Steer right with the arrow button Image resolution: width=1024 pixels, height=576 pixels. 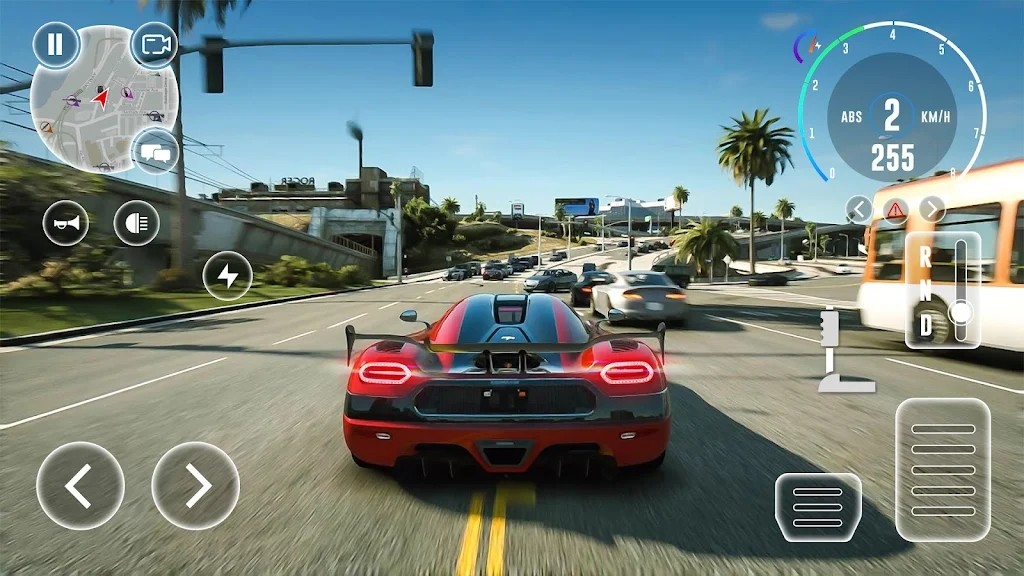pos(196,486)
